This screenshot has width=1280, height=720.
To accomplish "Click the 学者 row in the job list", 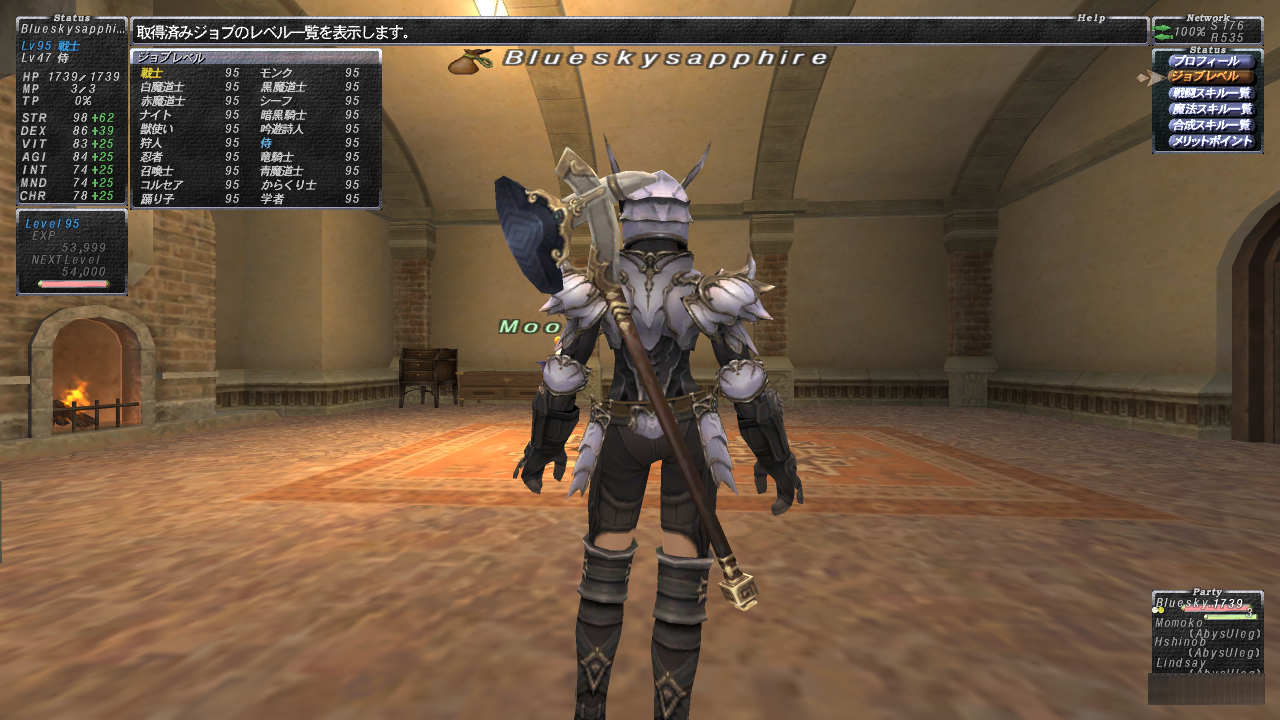I will pos(310,199).
